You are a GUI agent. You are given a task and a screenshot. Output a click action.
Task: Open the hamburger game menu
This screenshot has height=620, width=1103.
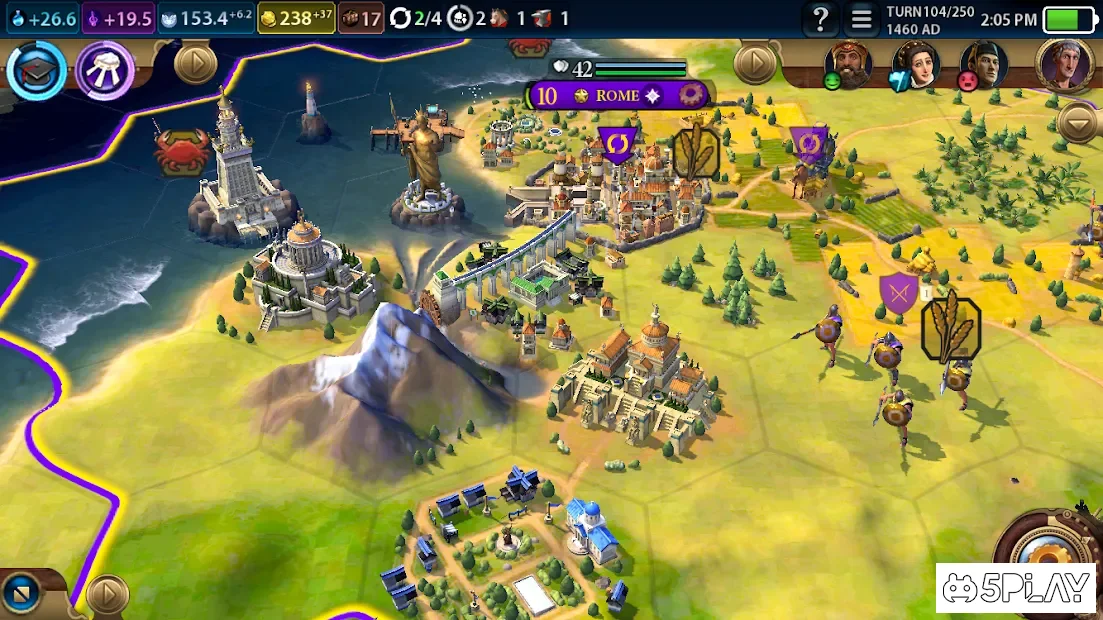click(x=861, y=18)
